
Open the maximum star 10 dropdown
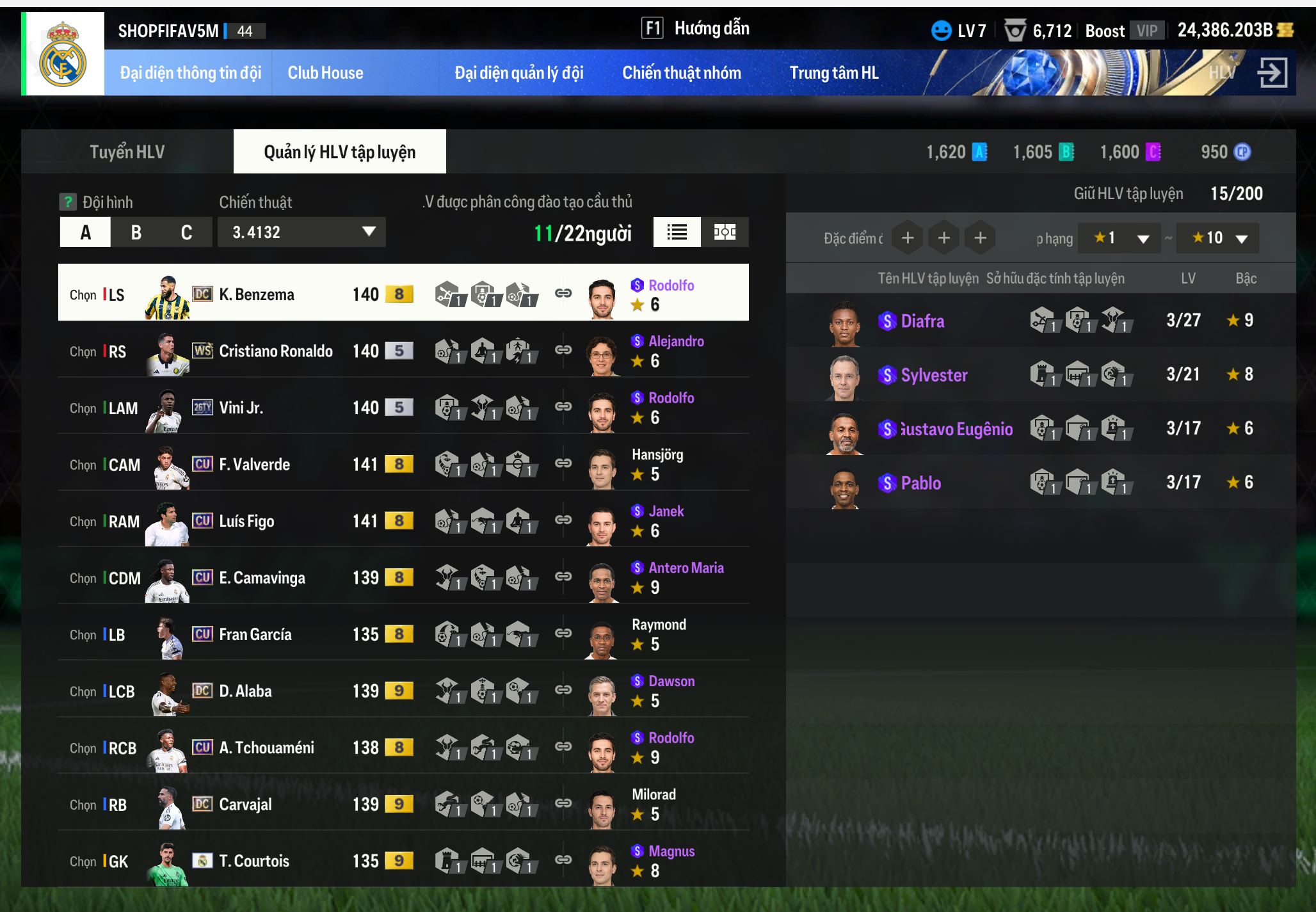1217,238
